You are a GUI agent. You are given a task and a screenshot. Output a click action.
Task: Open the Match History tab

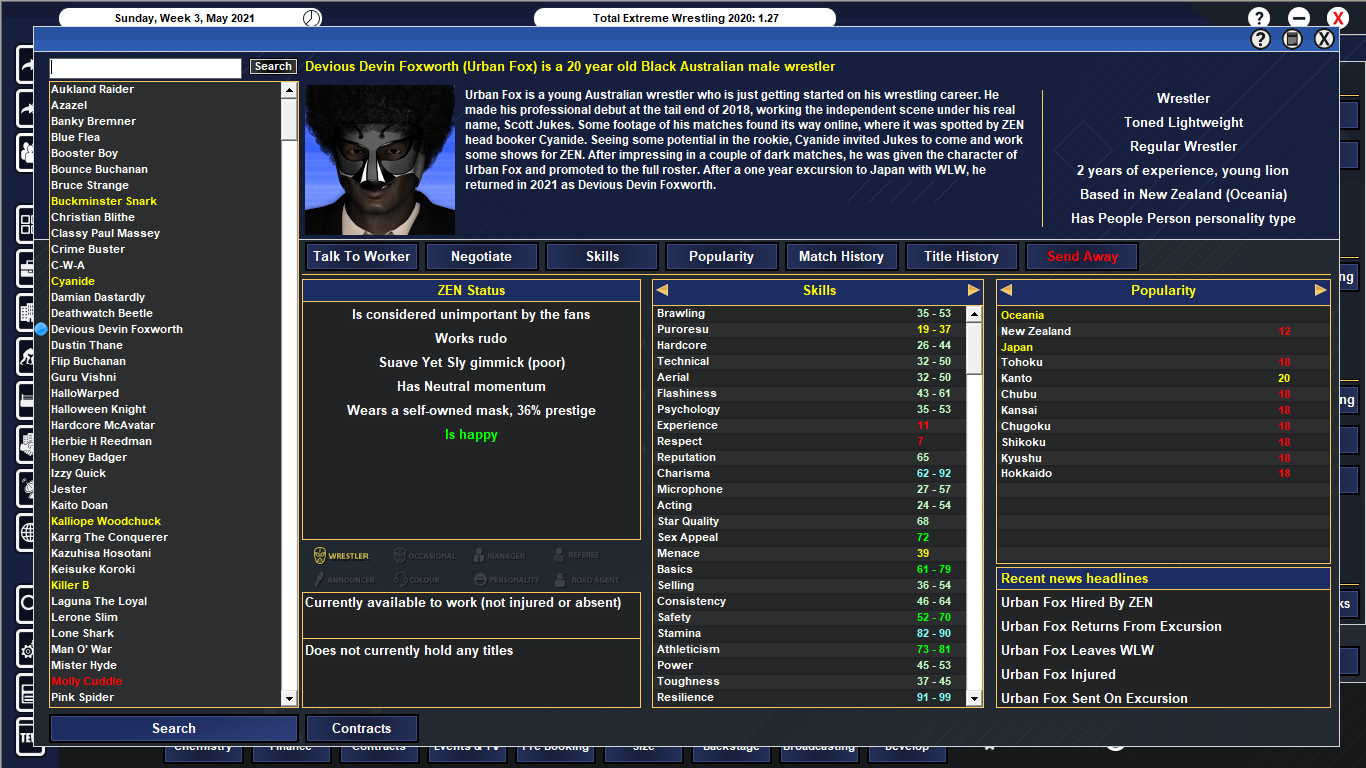[841, 256]
